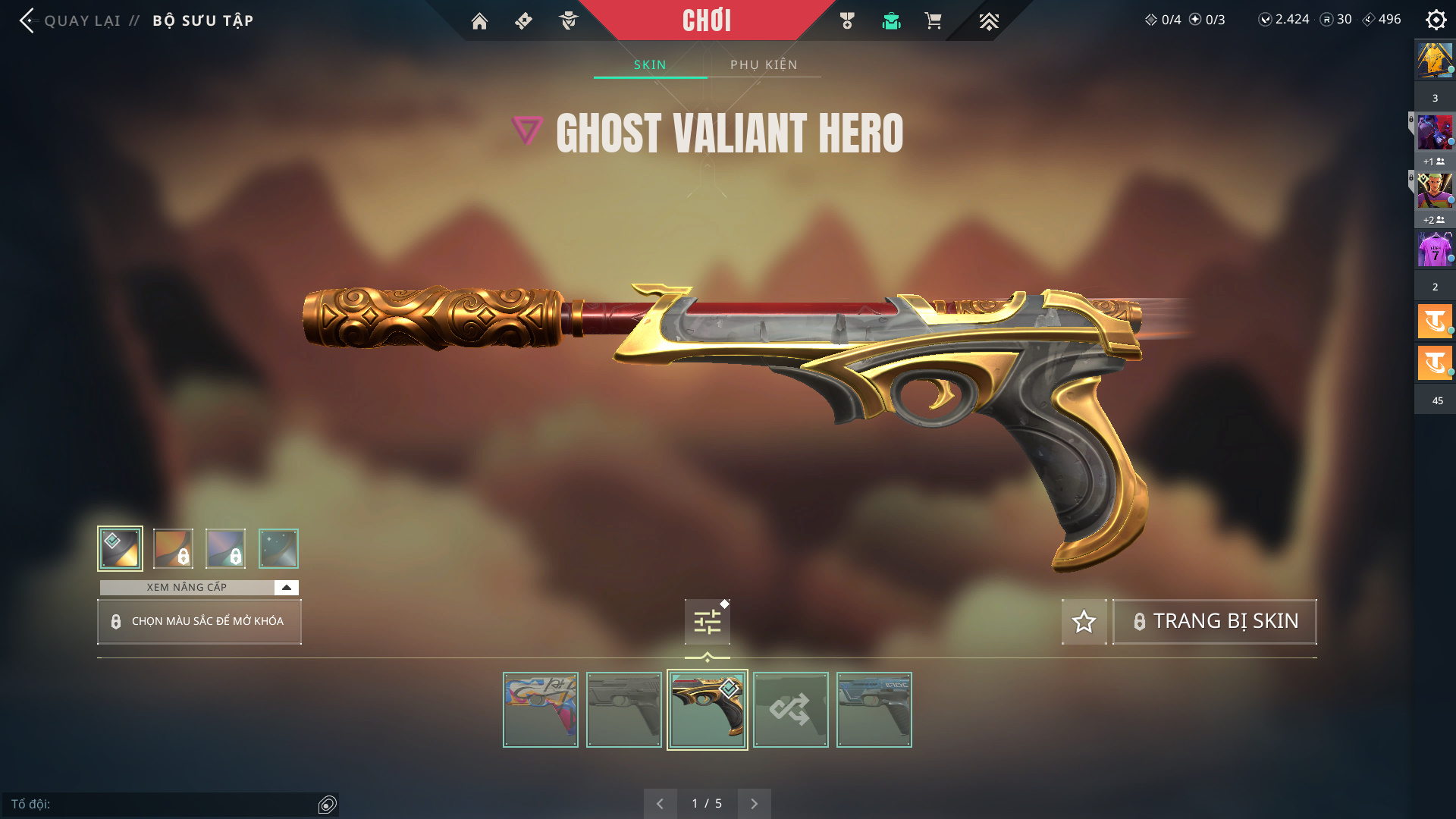Go back via the QUAY LẠI arrow

pyautogui.click(x=27, y=20)
